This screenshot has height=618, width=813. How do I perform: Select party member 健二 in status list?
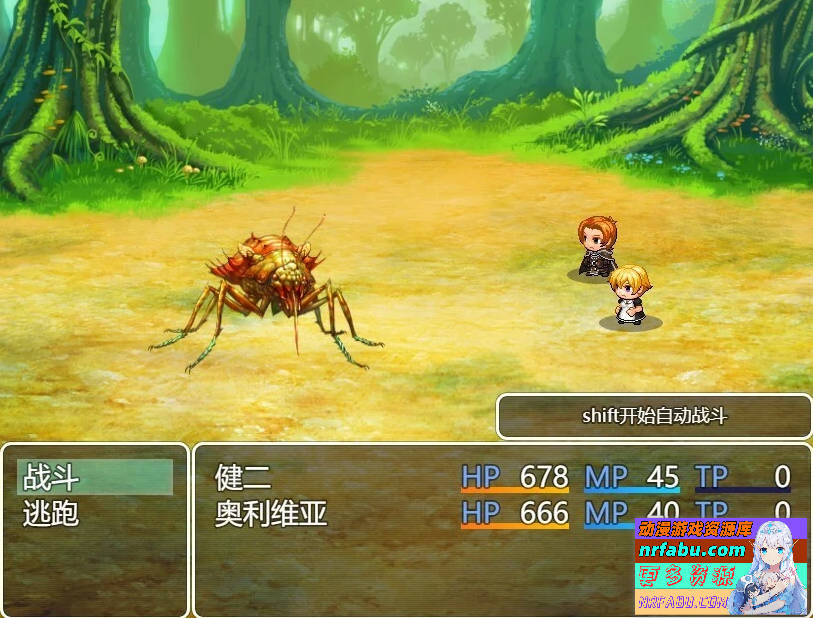click(x=243, y=477)
